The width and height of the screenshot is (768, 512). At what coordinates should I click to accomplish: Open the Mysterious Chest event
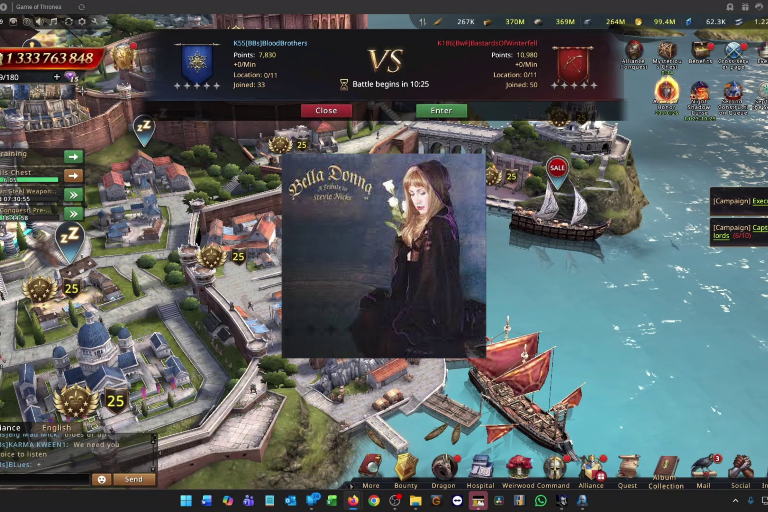[667, 52]
